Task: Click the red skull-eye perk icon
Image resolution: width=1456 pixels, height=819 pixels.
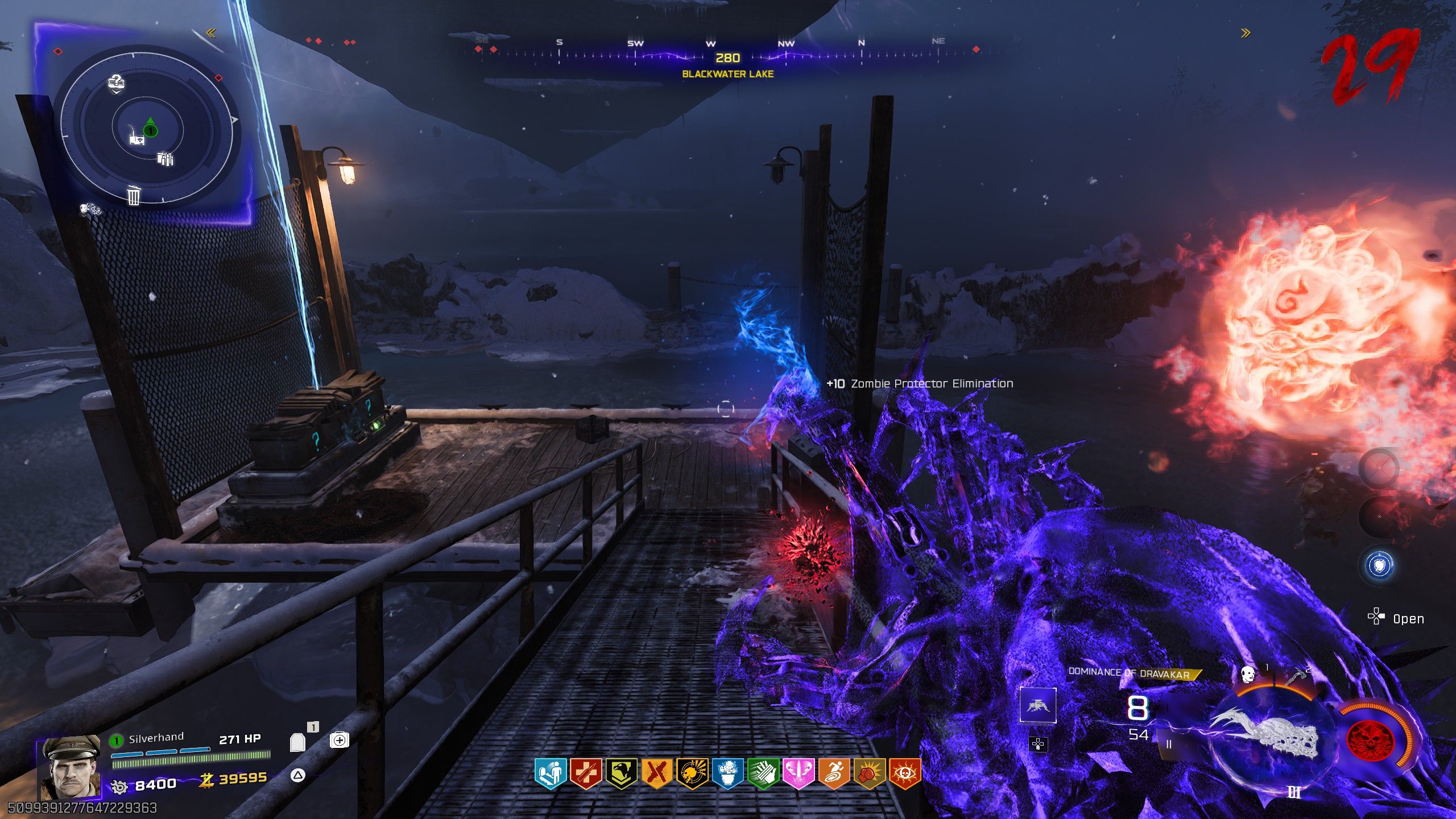Action: (904, 774)
